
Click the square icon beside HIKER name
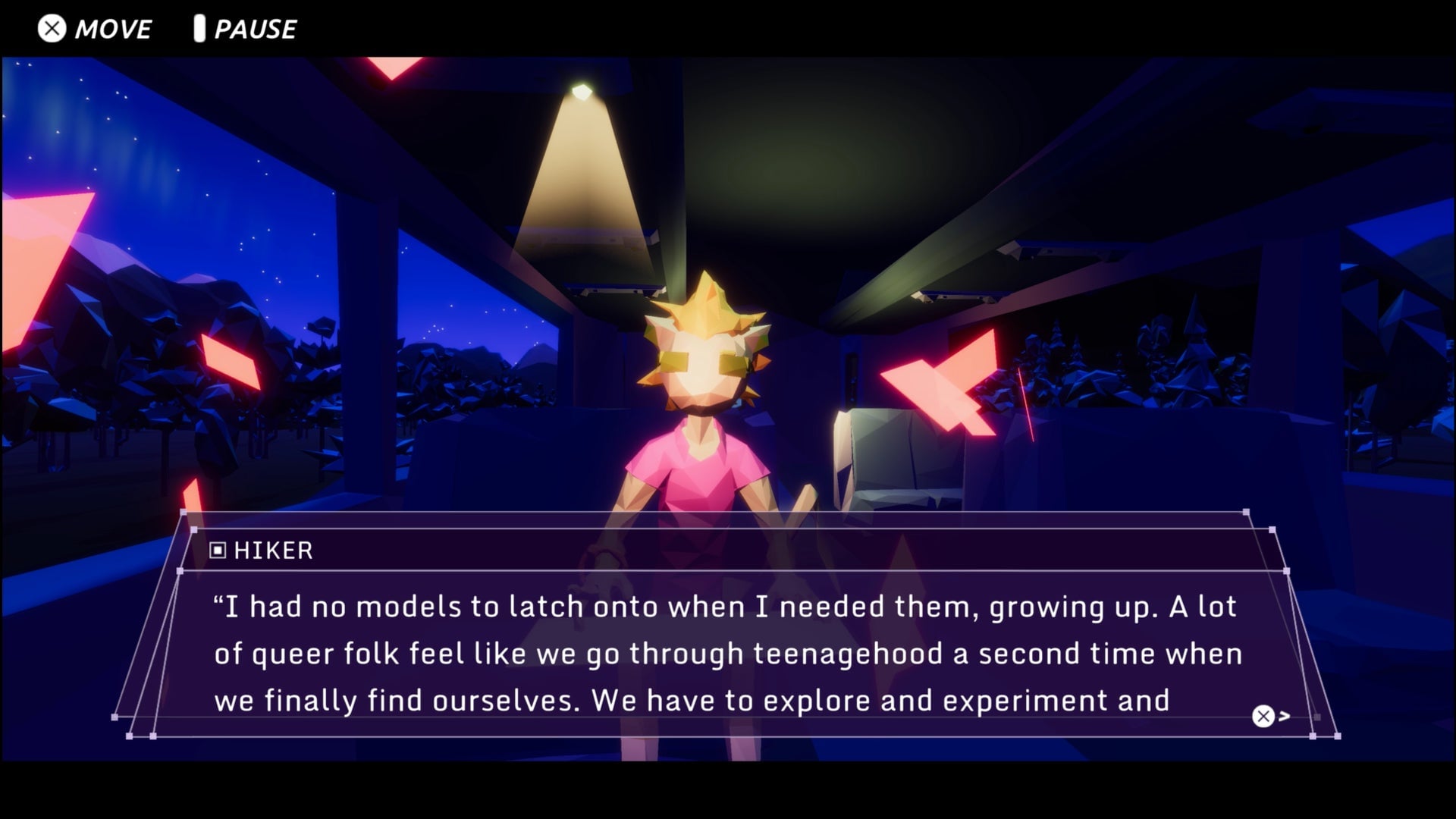point(218,551)
